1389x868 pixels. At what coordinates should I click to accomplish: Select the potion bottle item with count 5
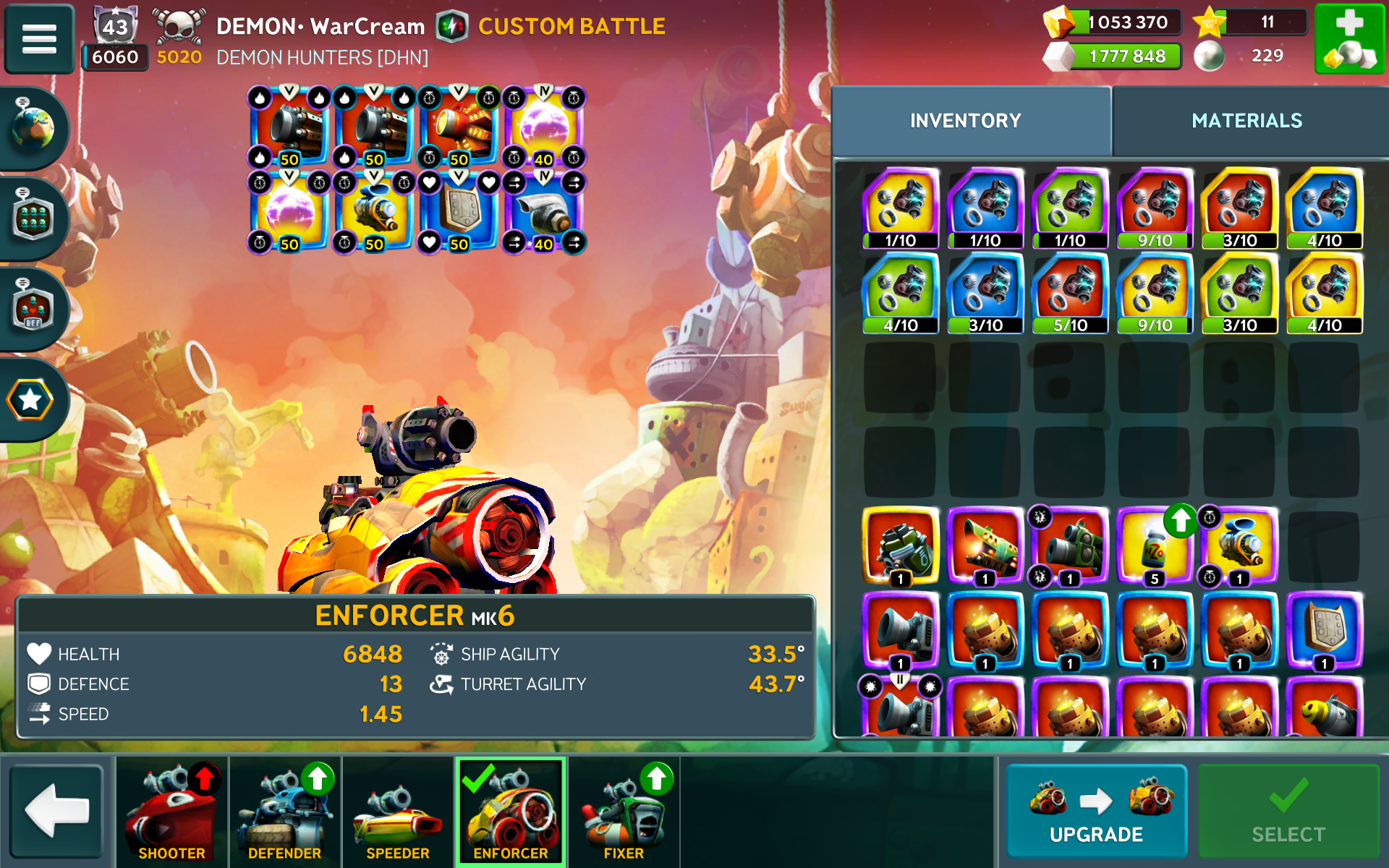tap(1154, 547)
